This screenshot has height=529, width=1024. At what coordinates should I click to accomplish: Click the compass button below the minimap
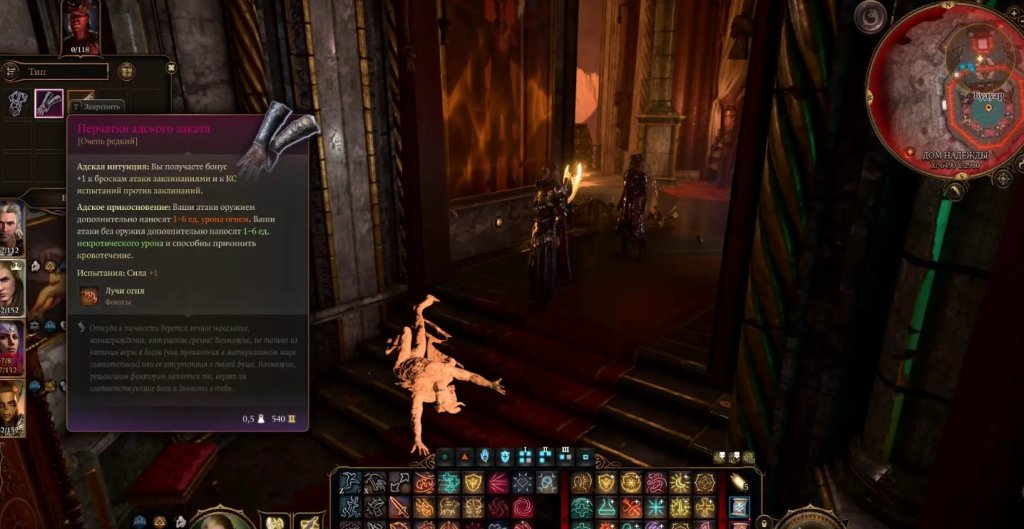(1003, 179)
